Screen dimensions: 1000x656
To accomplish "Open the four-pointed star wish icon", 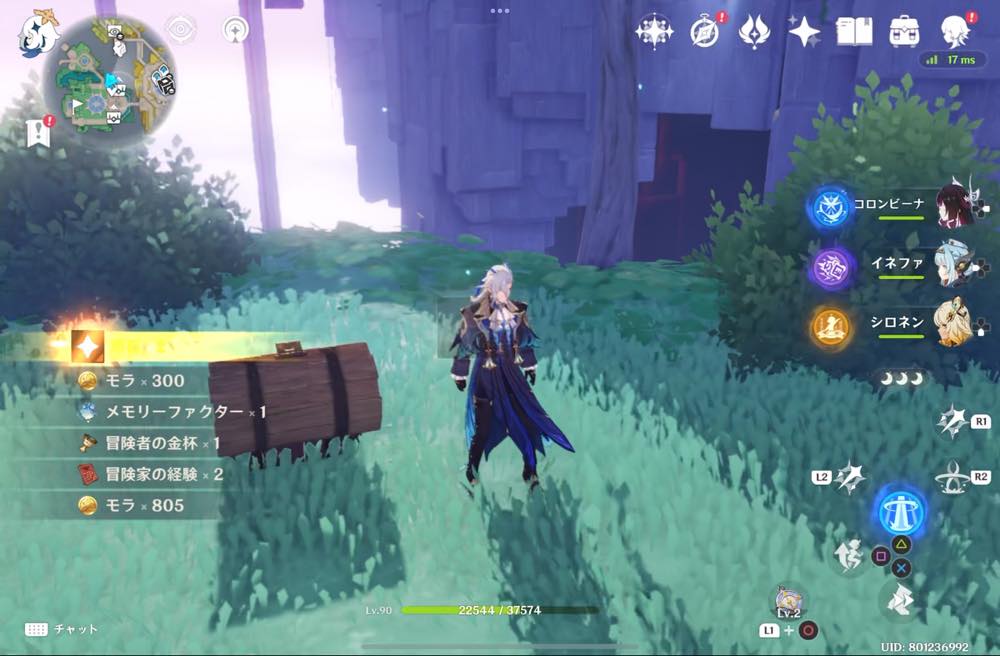I will (804, 32).
